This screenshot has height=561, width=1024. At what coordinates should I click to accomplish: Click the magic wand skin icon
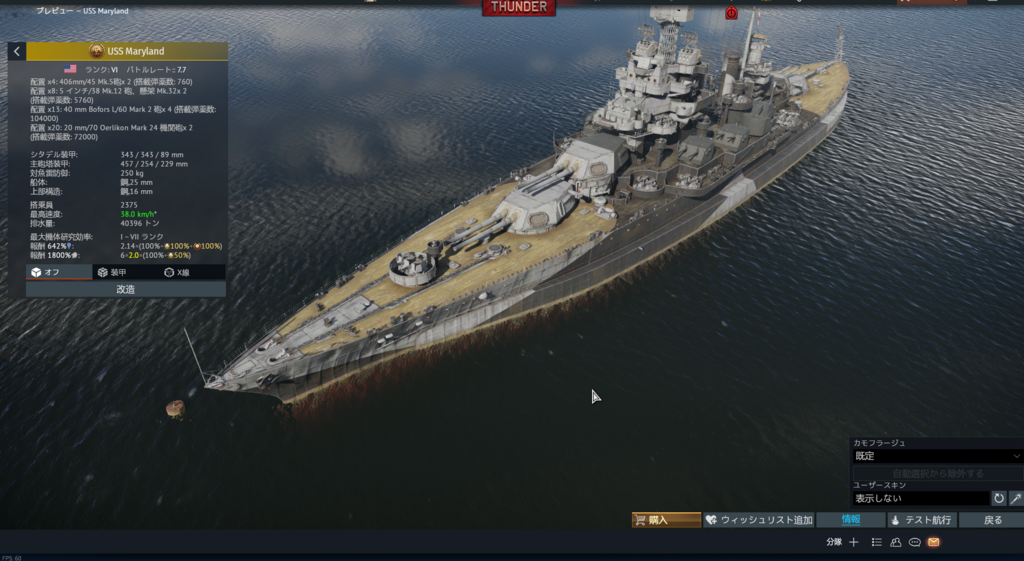pyautogui.click(x=1016, y=498)
